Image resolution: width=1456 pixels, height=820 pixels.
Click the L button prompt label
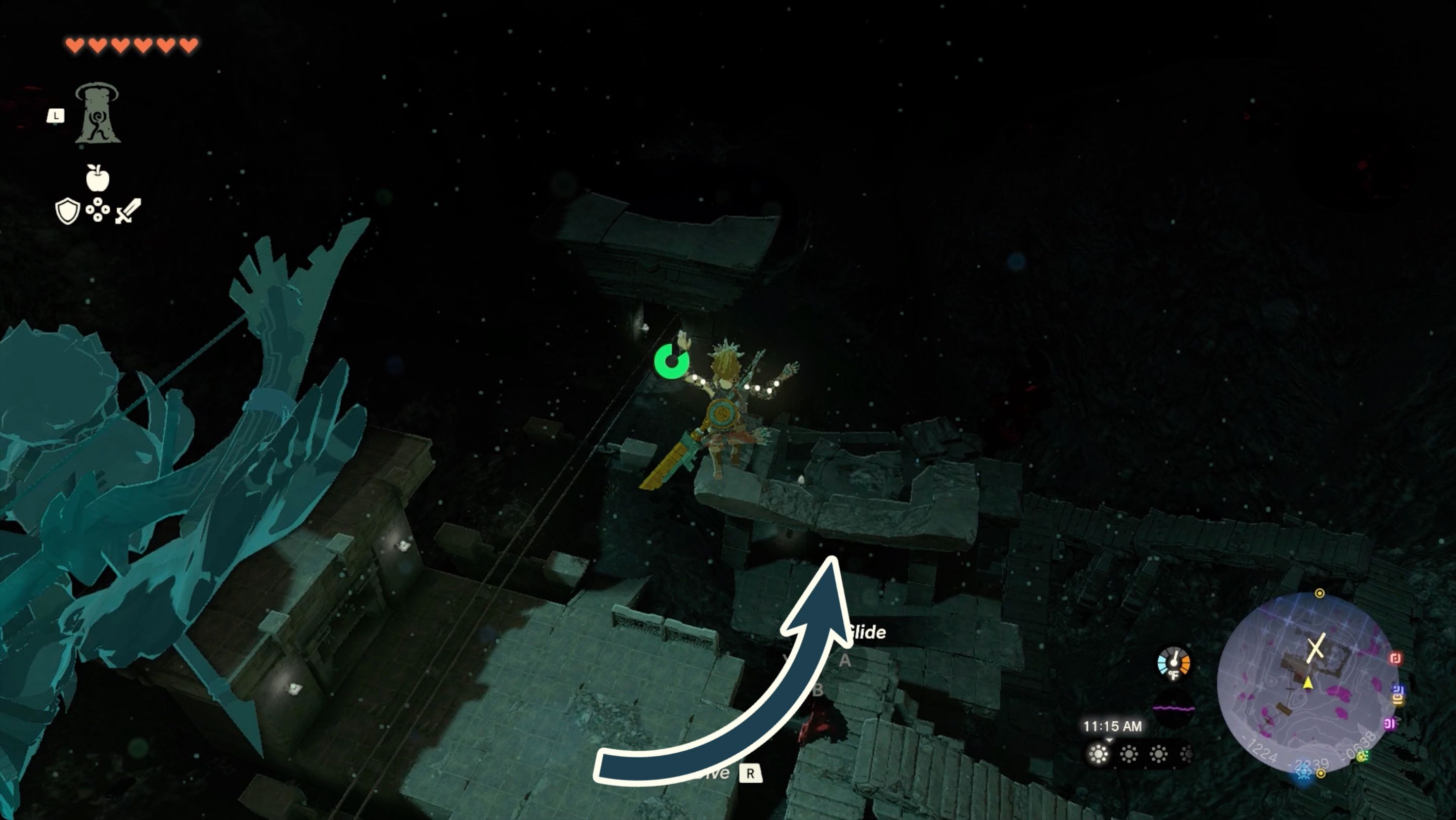(56, 116)
